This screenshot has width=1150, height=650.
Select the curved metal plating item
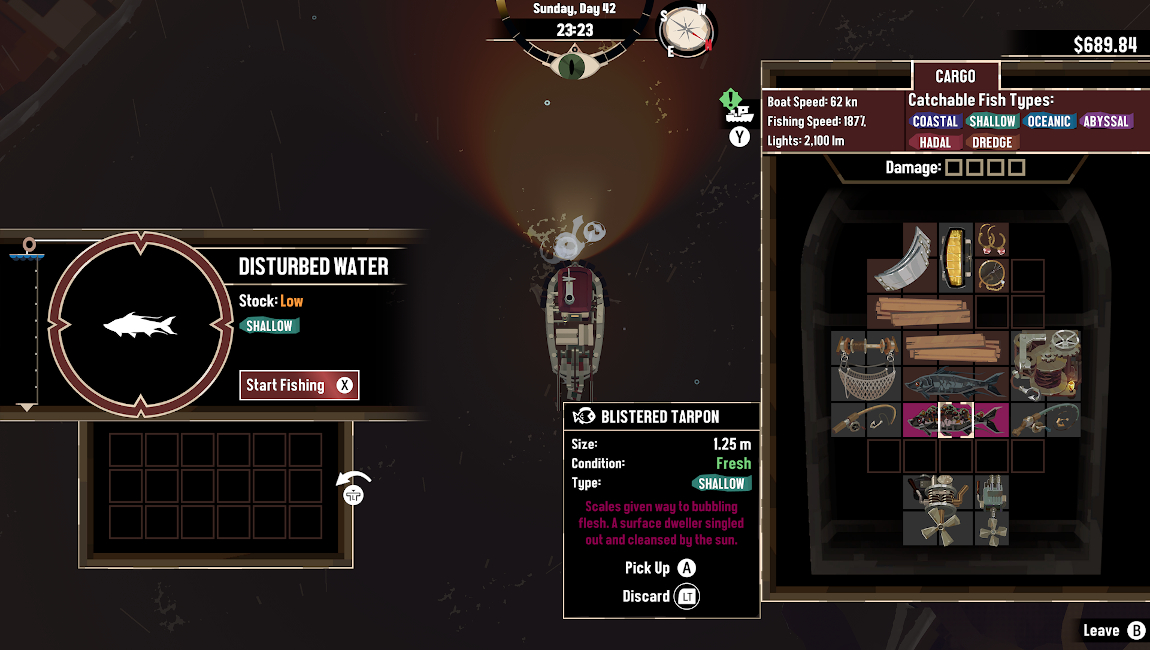tap(903, 258)
